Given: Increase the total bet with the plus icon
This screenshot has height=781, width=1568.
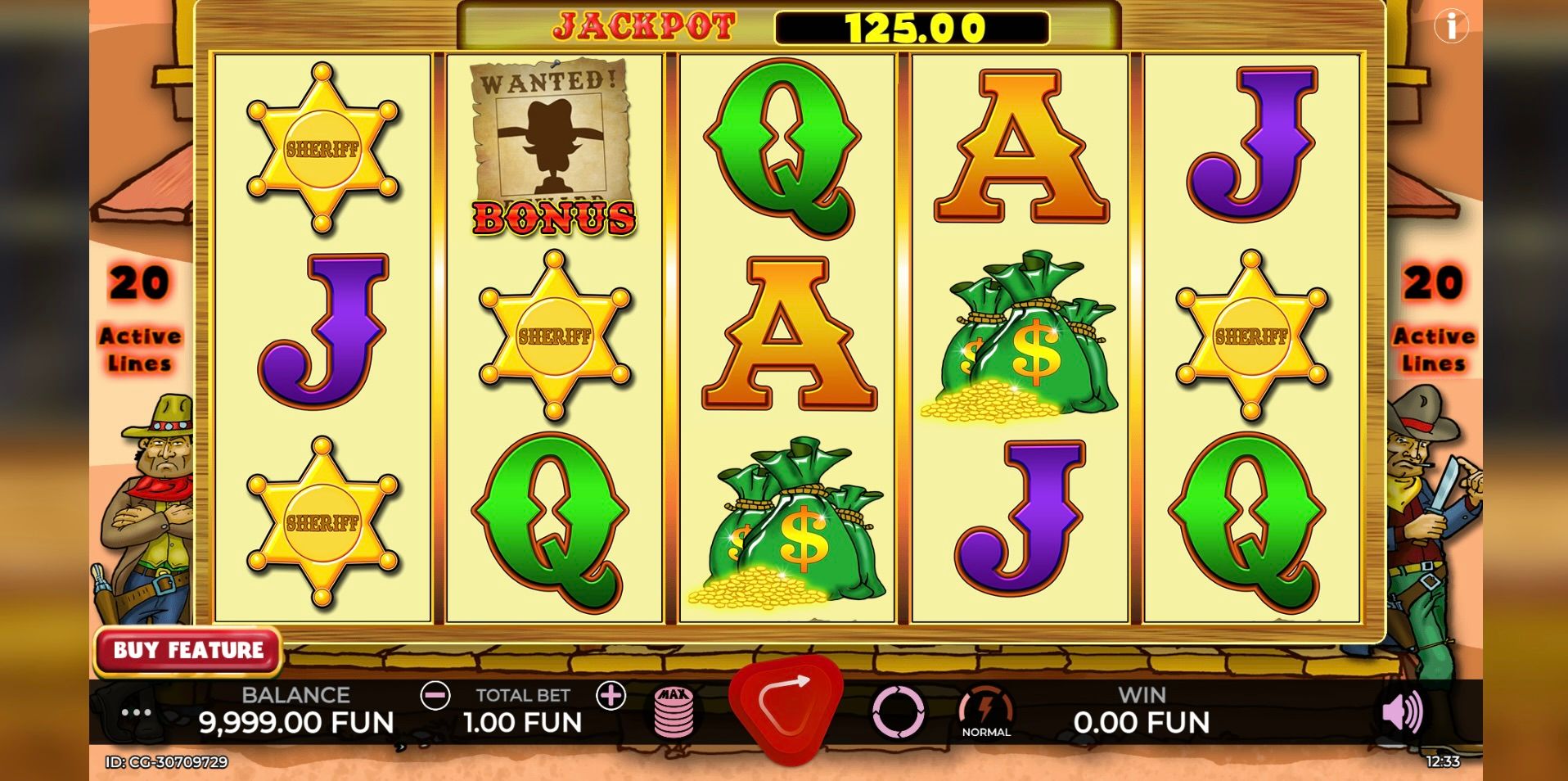Looking at the screenshot, I should (611, 696).
